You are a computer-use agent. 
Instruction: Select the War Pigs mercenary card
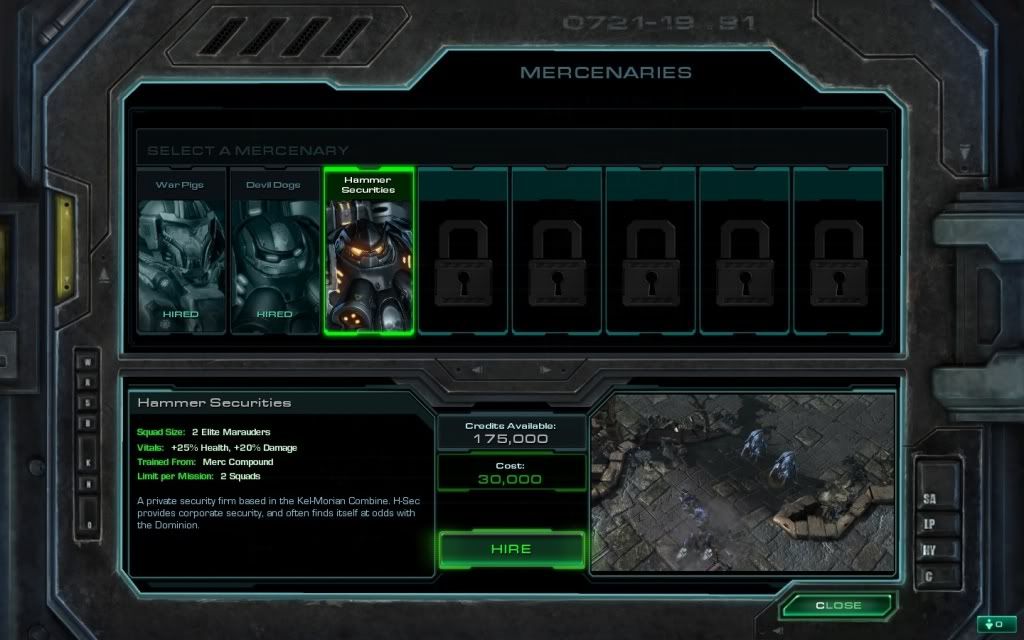(x=181, y=252)
